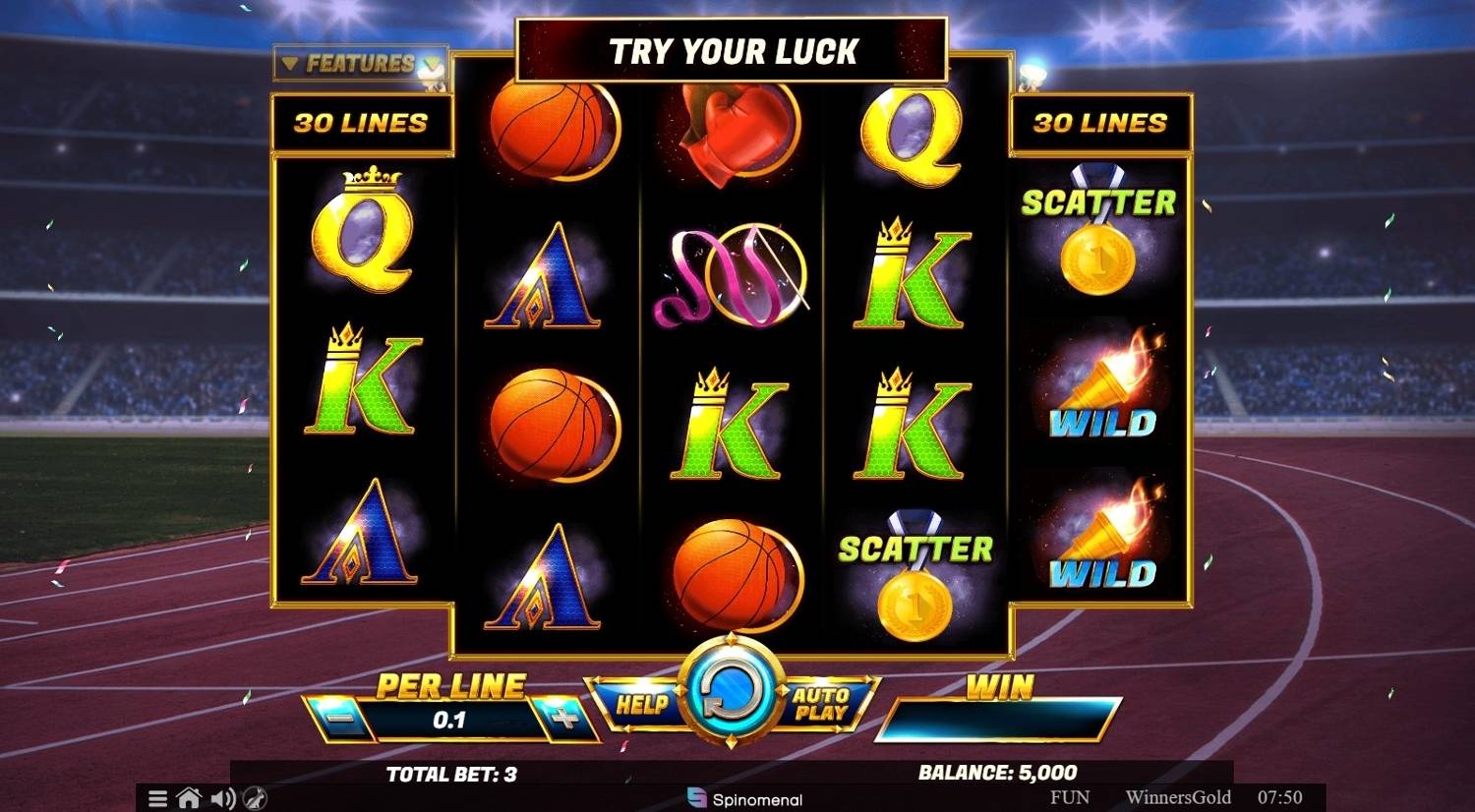Screen dimensions: 1475x812
Task: Open the hamburger menu
Action: click(x=157, y=798)
